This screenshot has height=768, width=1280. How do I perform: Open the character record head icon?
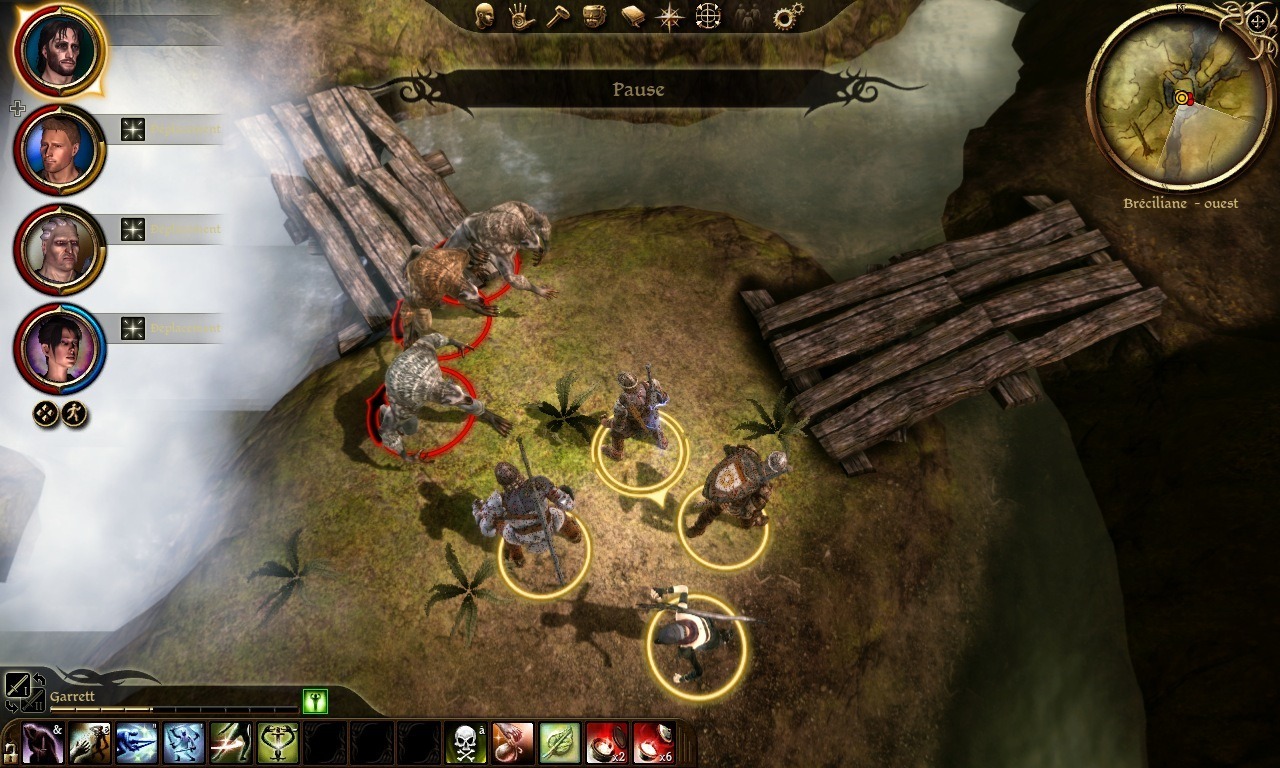tap(485, 16)
